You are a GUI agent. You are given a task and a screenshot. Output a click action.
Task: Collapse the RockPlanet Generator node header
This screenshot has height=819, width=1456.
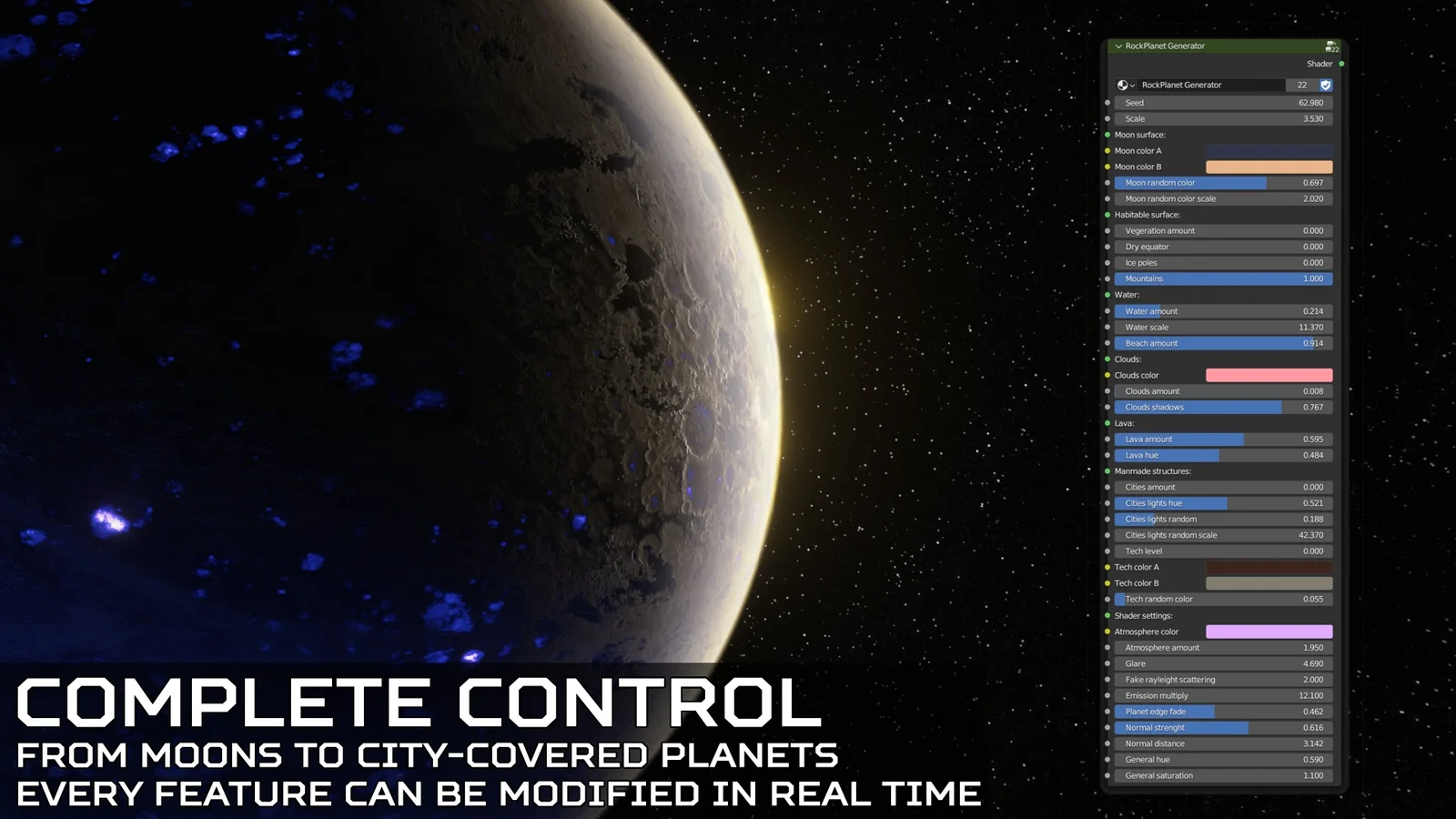[x=1118, y=45]
